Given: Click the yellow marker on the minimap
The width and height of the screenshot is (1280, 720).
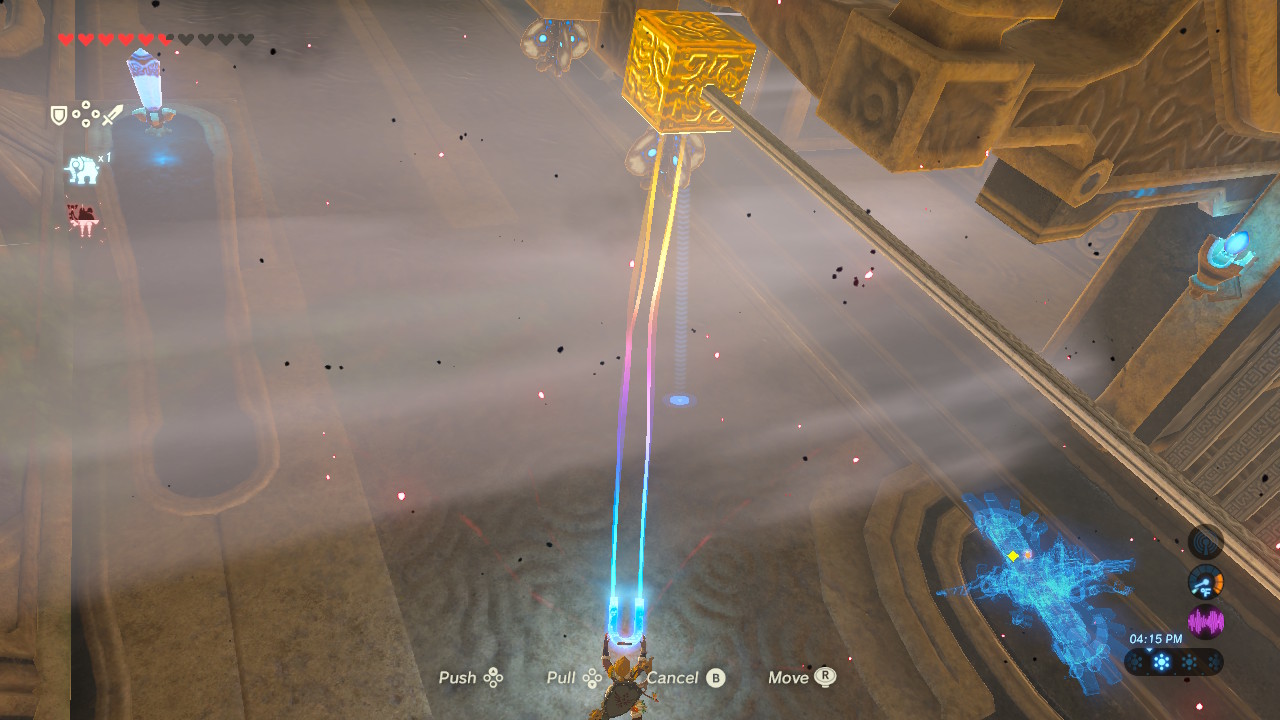Looking at the screenshot, I should pyautogui.click(x=1013, y=556).
